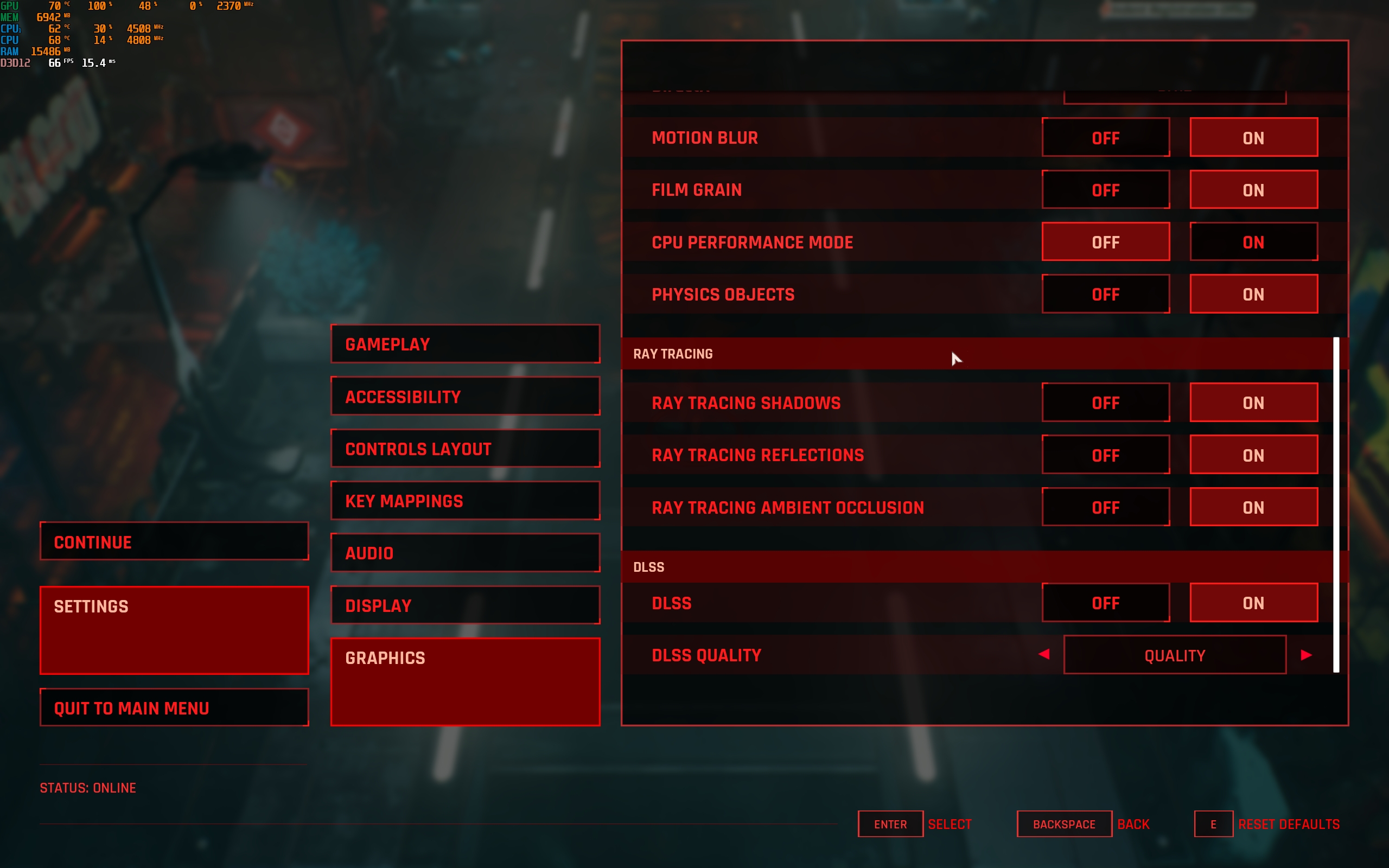Choose Quit to Main Menu
The height and width of the screenshot is (868, 1389).
tap(174, 708)
